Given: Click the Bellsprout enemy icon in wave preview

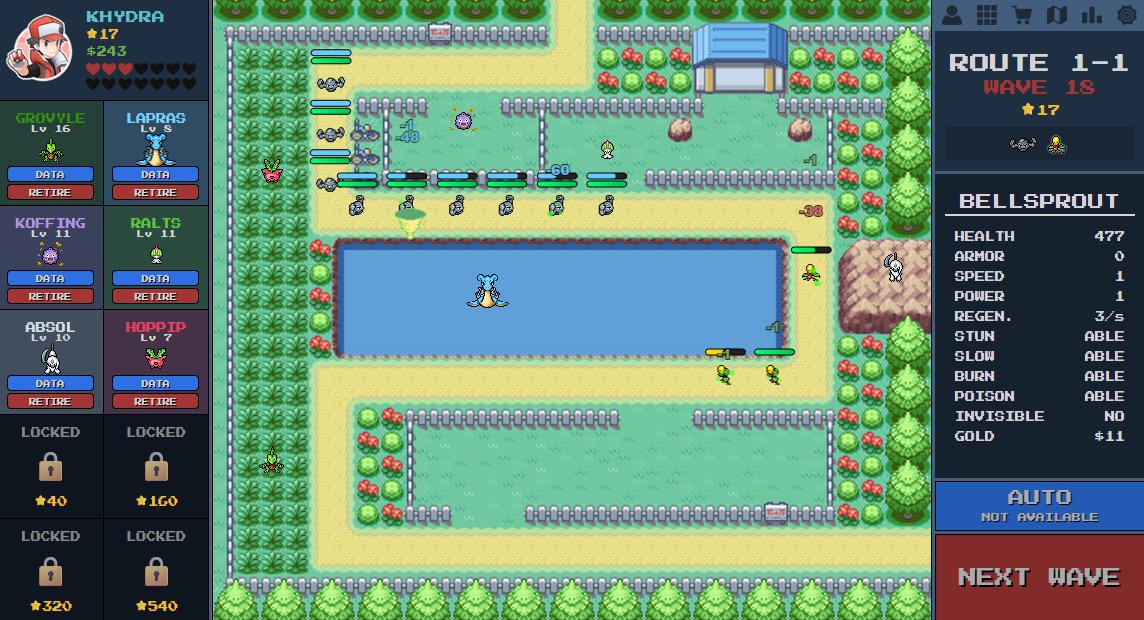Looking at the screenshot, I should pos(1055,144).
